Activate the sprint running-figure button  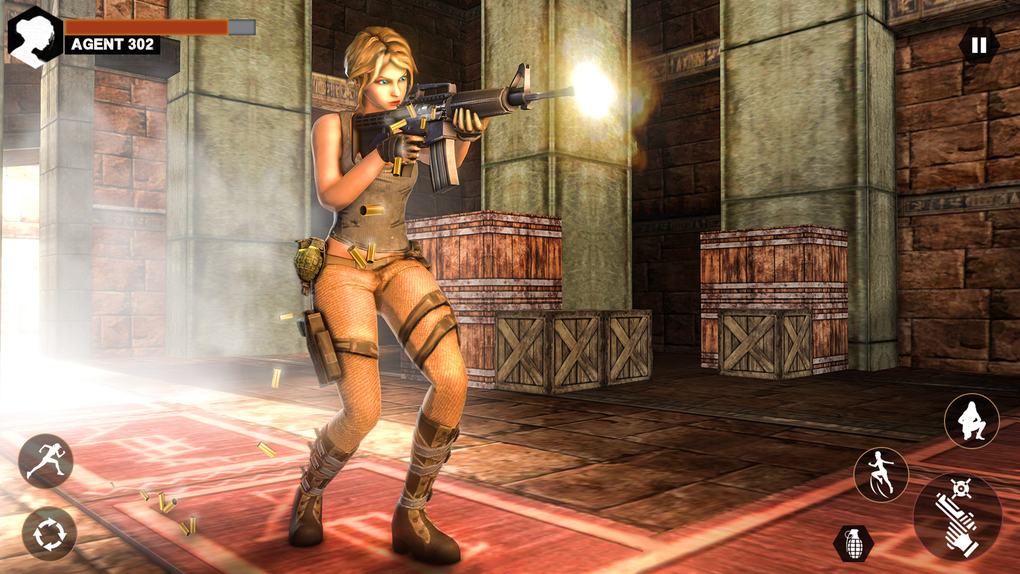pyautogui.click(x=46, y=461)
